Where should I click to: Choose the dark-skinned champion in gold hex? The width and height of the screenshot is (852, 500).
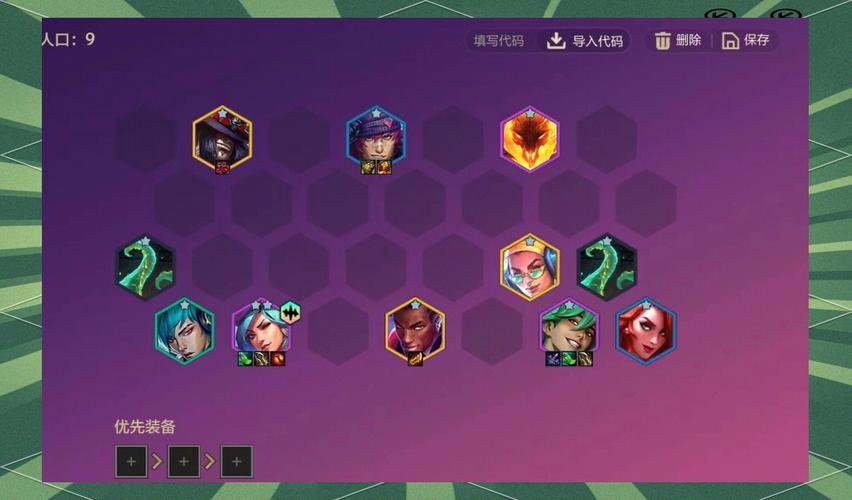pyautogui.click(x=415, y=330)
